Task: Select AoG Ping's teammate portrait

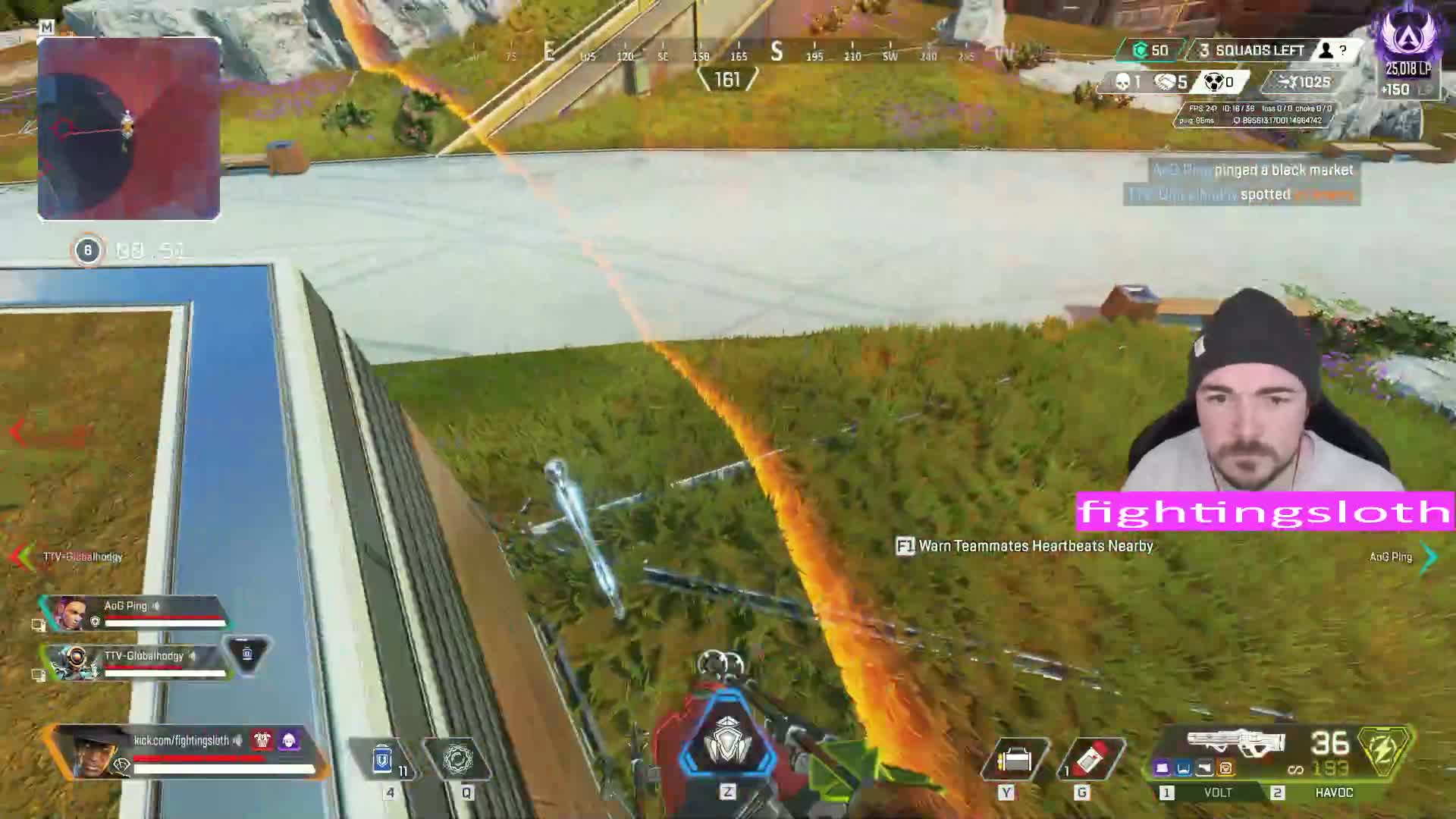Action: [x=70, y=613]
